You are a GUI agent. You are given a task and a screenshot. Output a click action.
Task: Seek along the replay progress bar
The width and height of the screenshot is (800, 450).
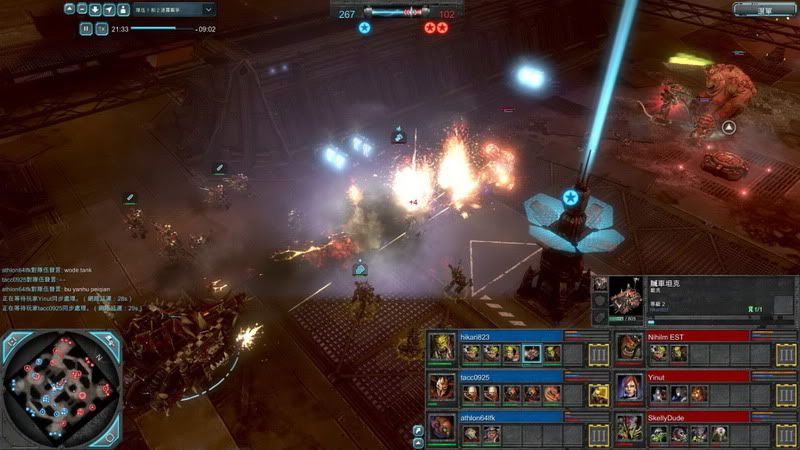click(160, 29)
